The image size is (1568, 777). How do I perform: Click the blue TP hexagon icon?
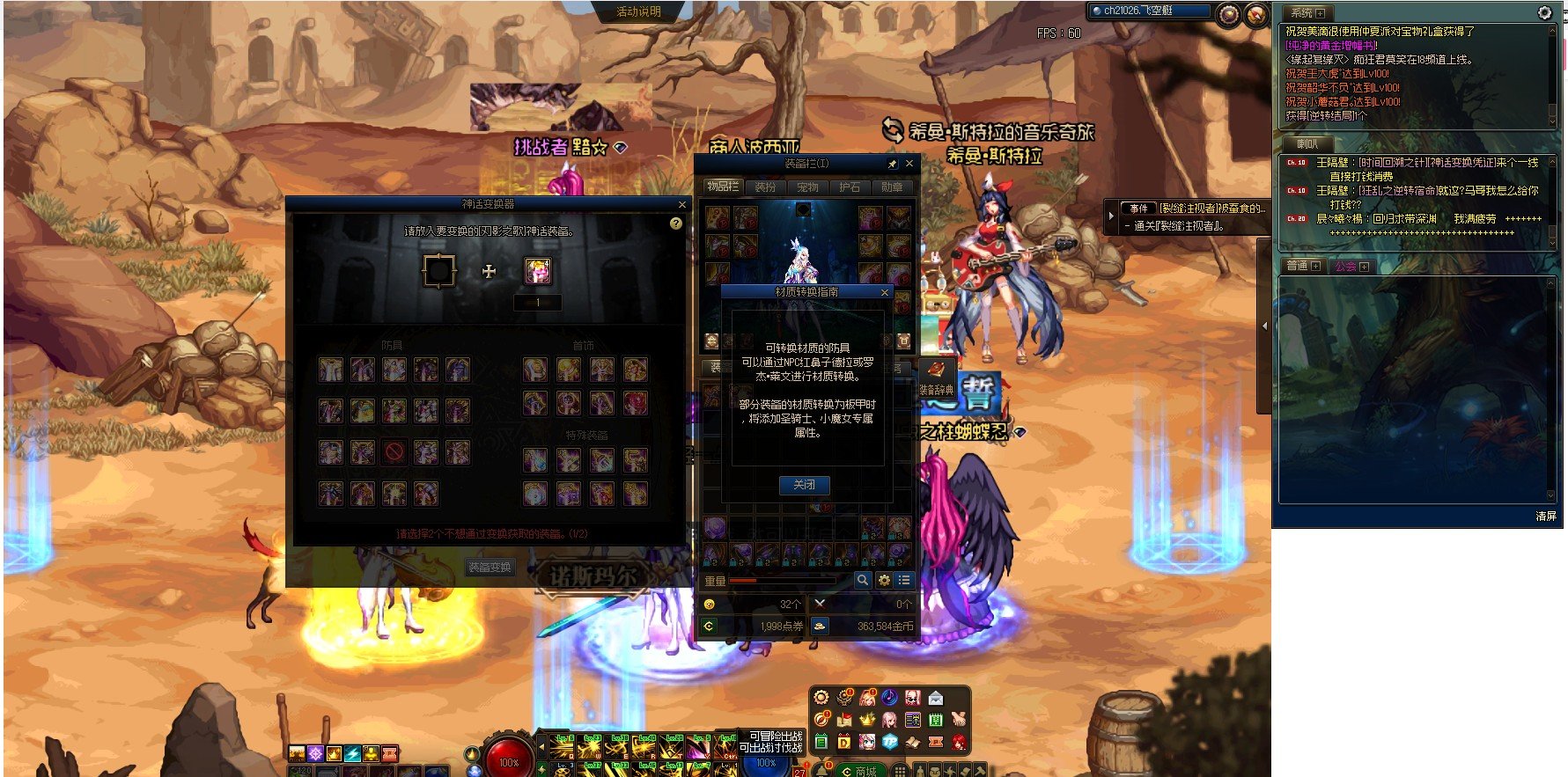click(x=889, y=742)
